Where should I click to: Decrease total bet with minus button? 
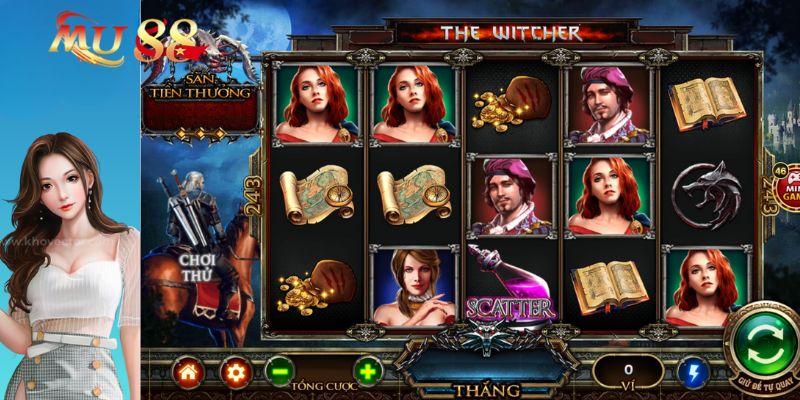pyautogui.click(x=280, y=372)
